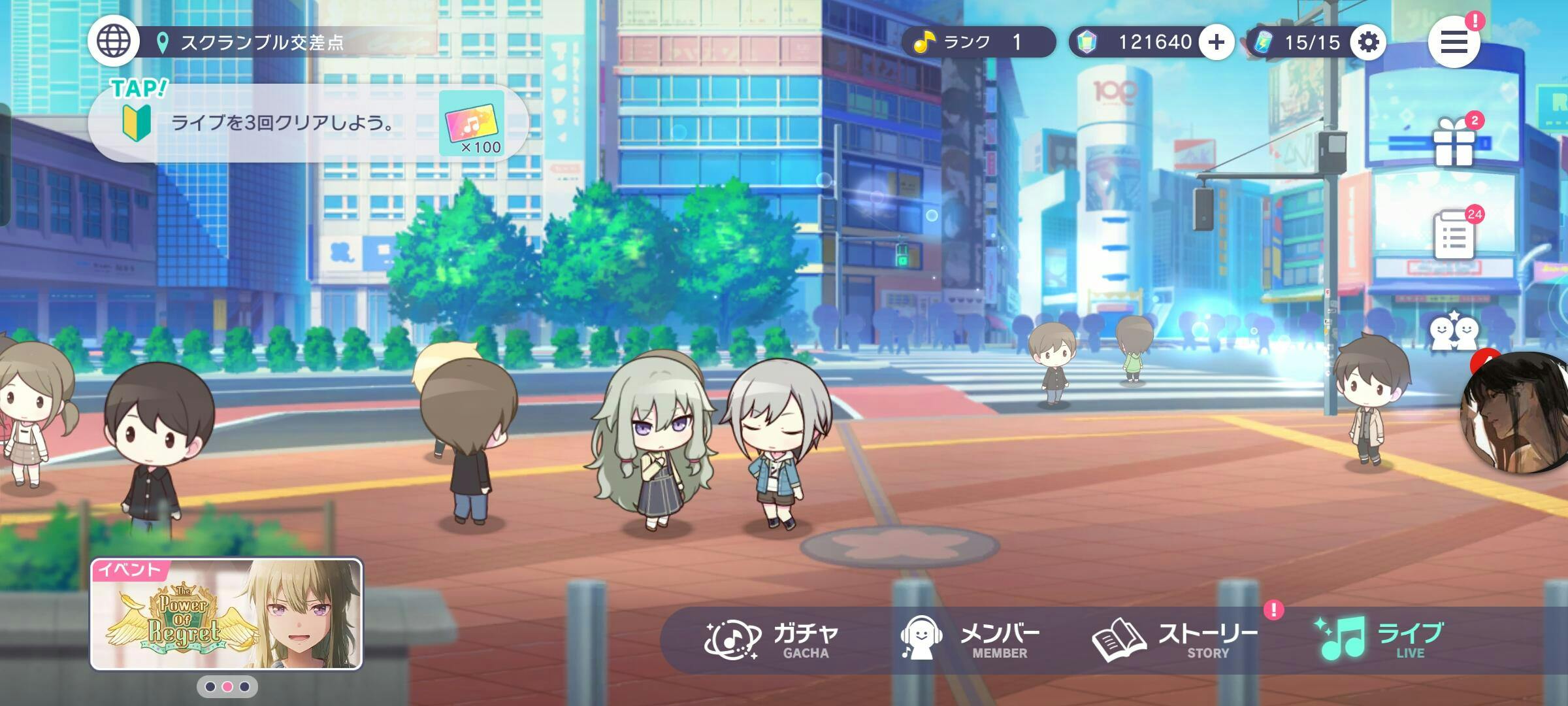Open the missions checklist icon
The image size is (1568, 706).
(x=1454, y=235)
